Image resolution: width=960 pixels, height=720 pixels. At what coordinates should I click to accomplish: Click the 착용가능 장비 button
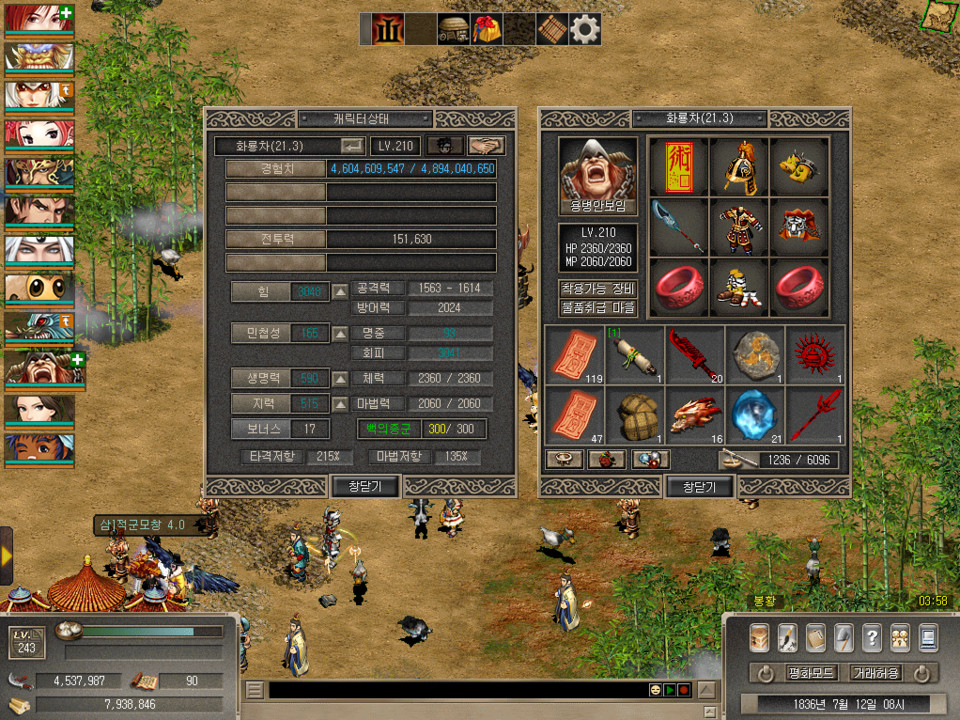point(598,289)
